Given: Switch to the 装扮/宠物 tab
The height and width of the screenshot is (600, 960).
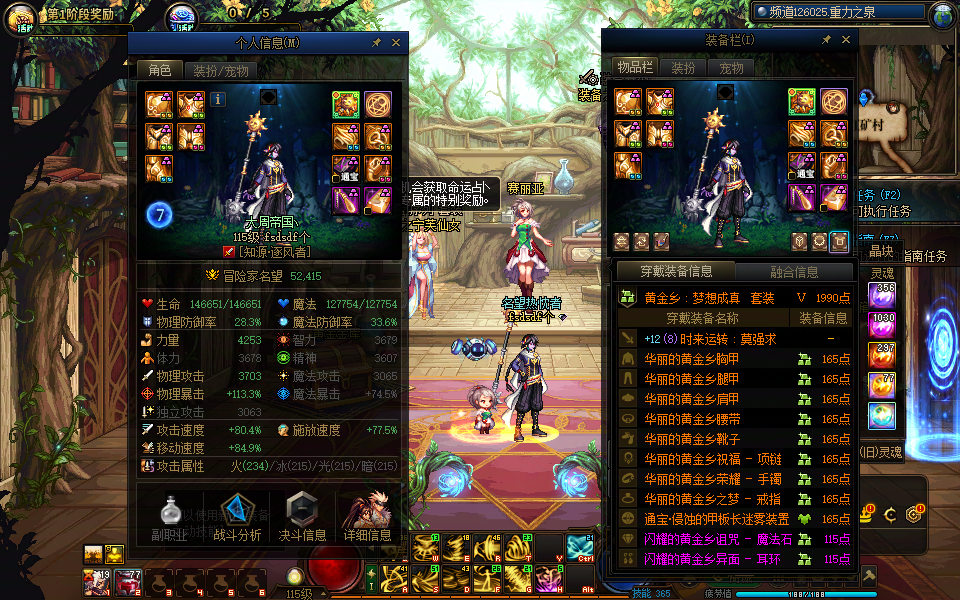Looking at the screenshot, I should click(221, 71).
